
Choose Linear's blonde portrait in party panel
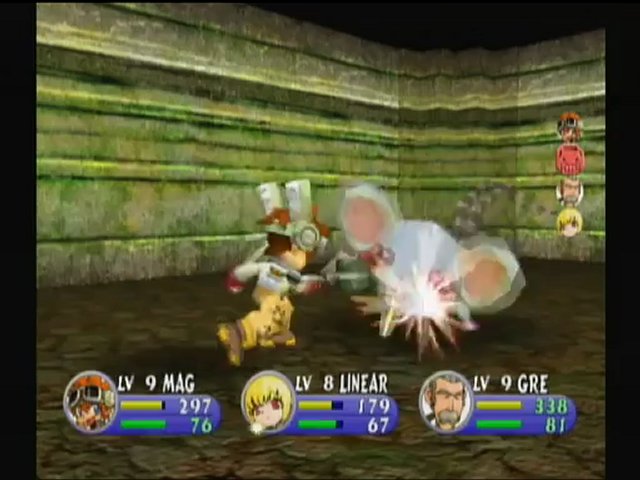pos(268,401)
